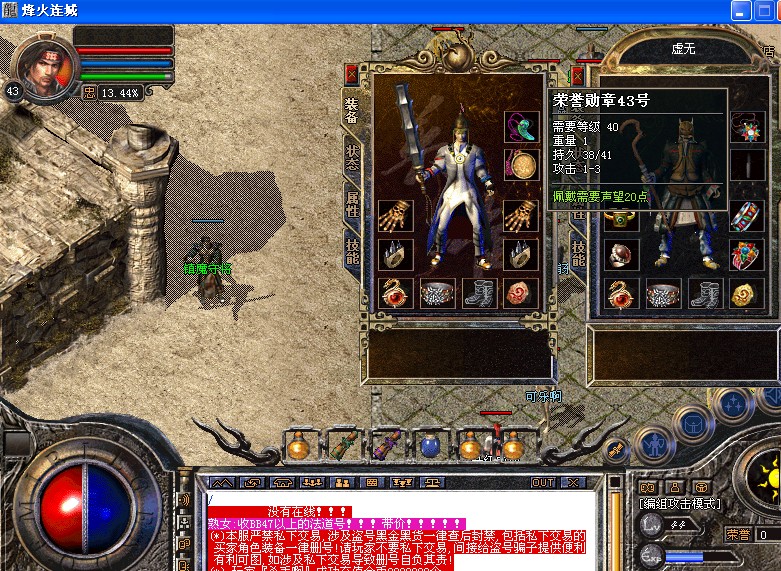Viewport: 781px width, 571px height.
Task: Use the purple scroll in the hotbar
Action: [385, 445]
